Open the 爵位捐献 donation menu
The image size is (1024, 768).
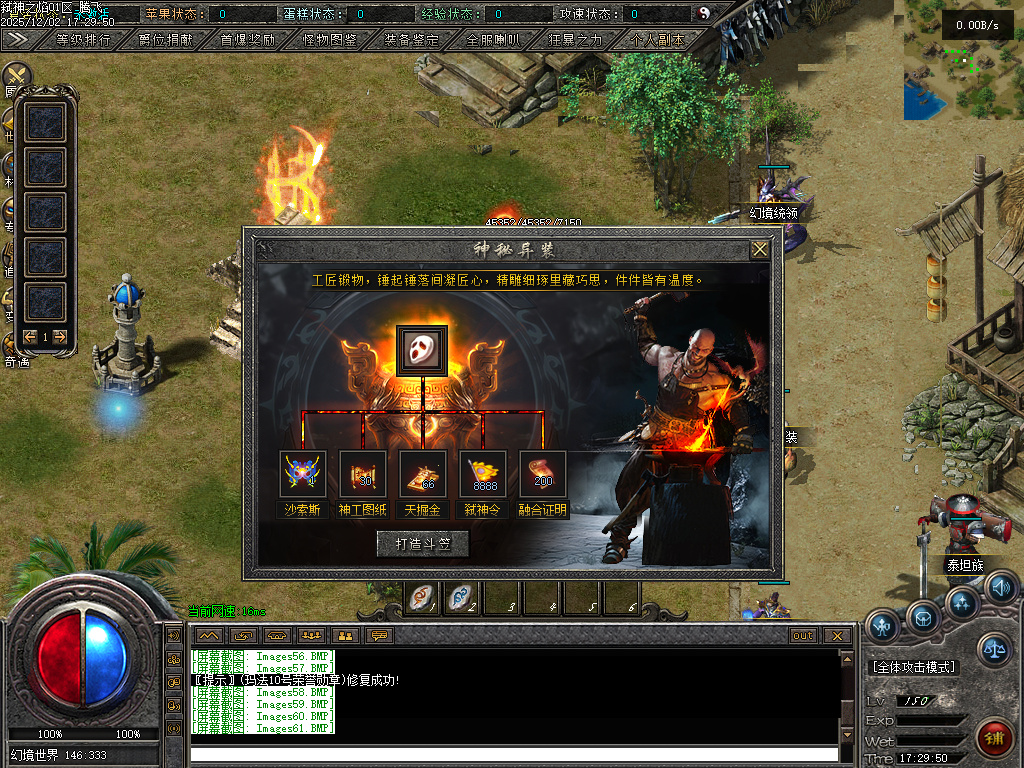pyautogui.click(x=167, y=40)
